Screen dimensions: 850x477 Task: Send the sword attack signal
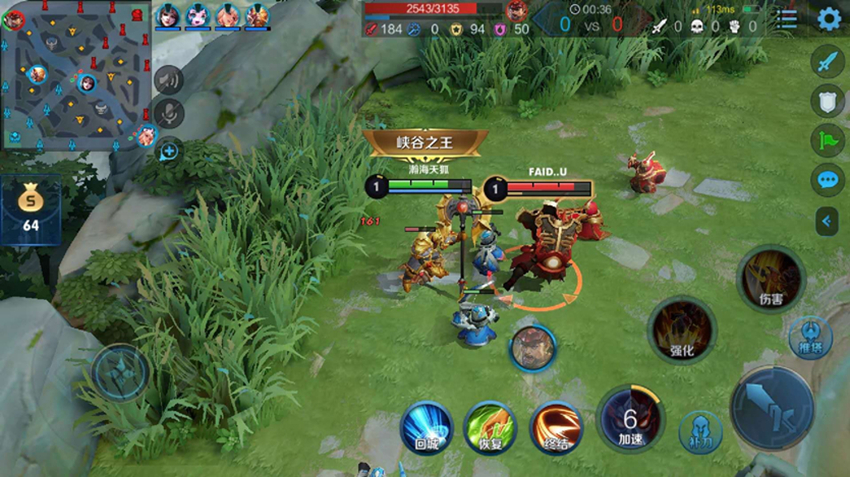828,61
